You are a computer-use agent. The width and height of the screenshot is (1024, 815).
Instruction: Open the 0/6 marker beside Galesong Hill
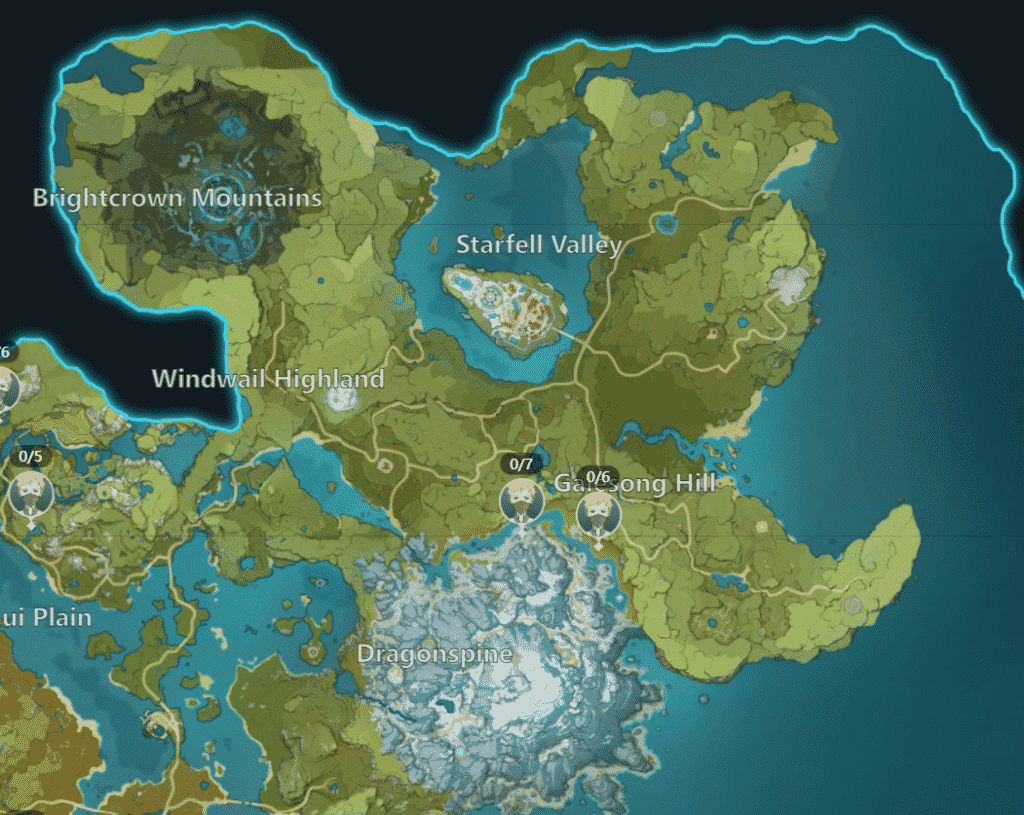point(598,511)
